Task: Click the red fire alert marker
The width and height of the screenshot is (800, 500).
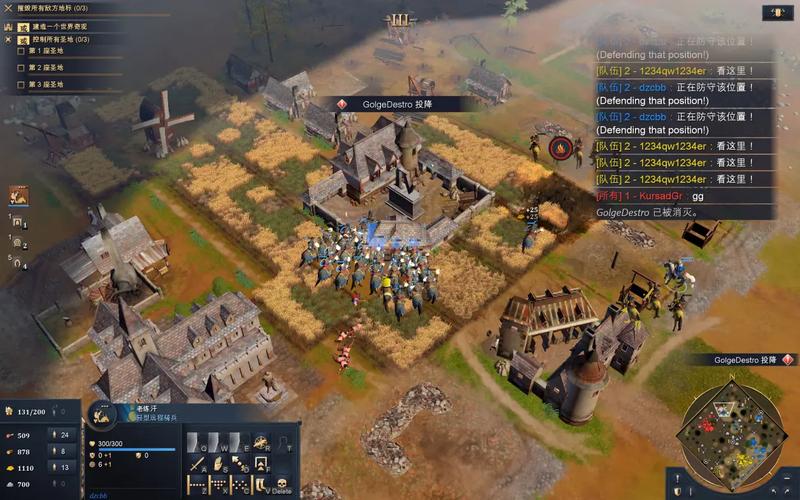Action: coord(562,150)
